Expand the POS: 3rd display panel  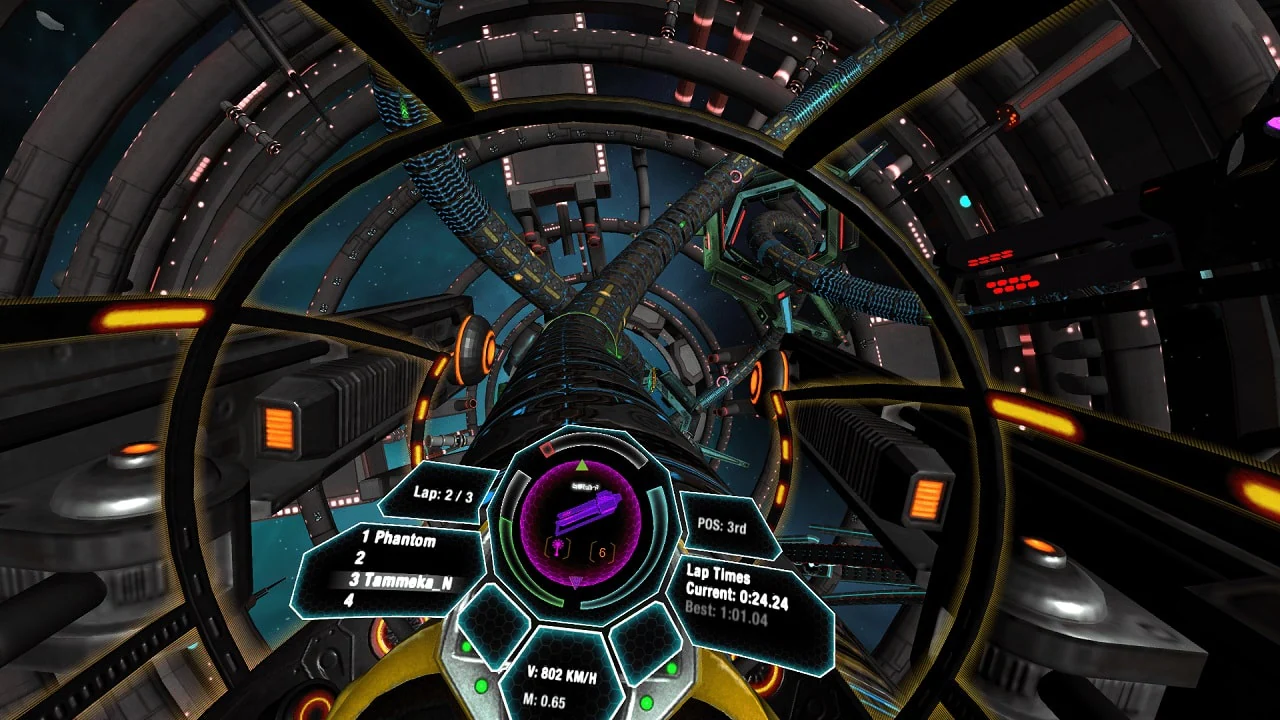pos(720,527)
